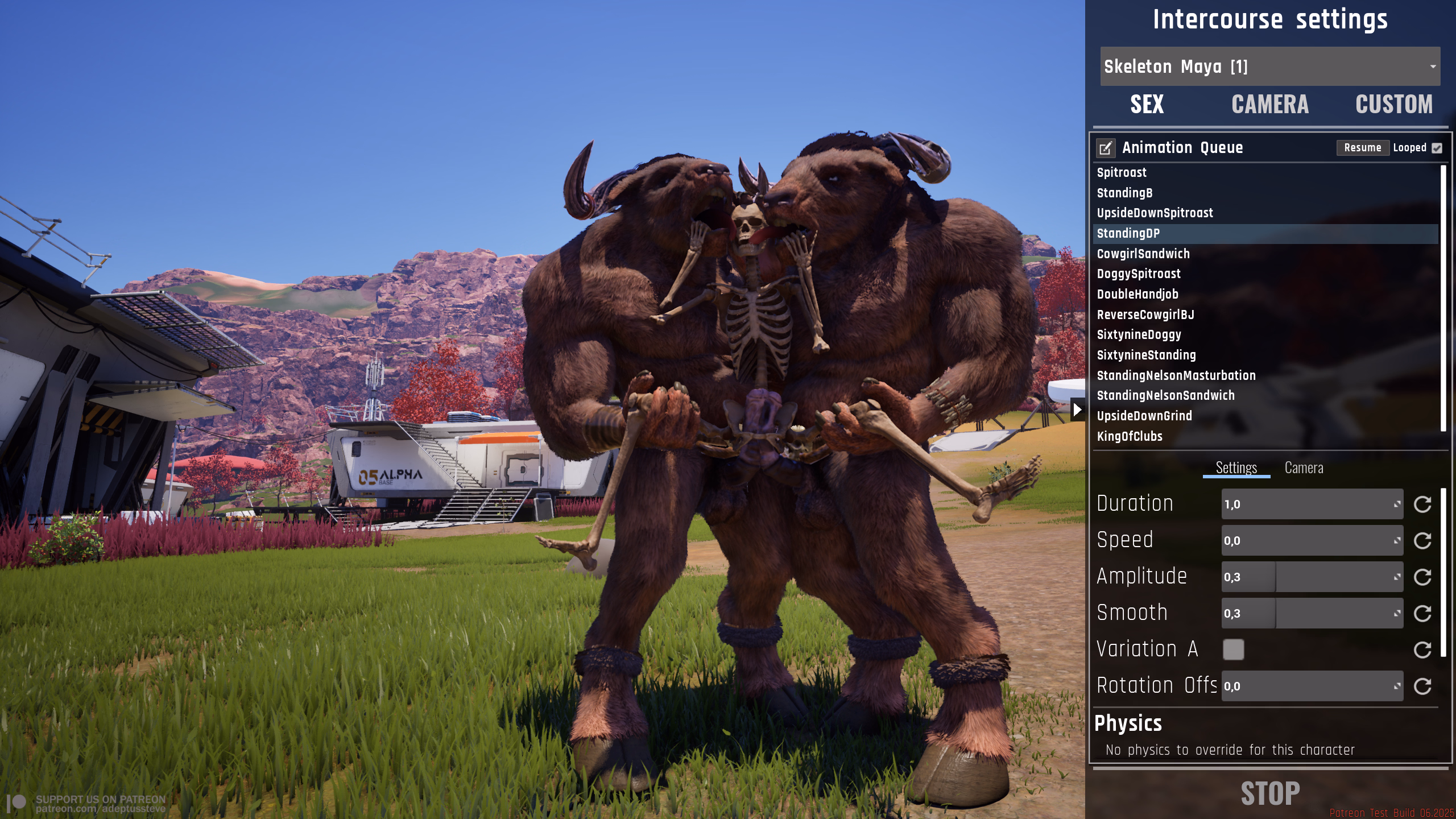Click the Animation Queue edit icon

click(1105, 148)
